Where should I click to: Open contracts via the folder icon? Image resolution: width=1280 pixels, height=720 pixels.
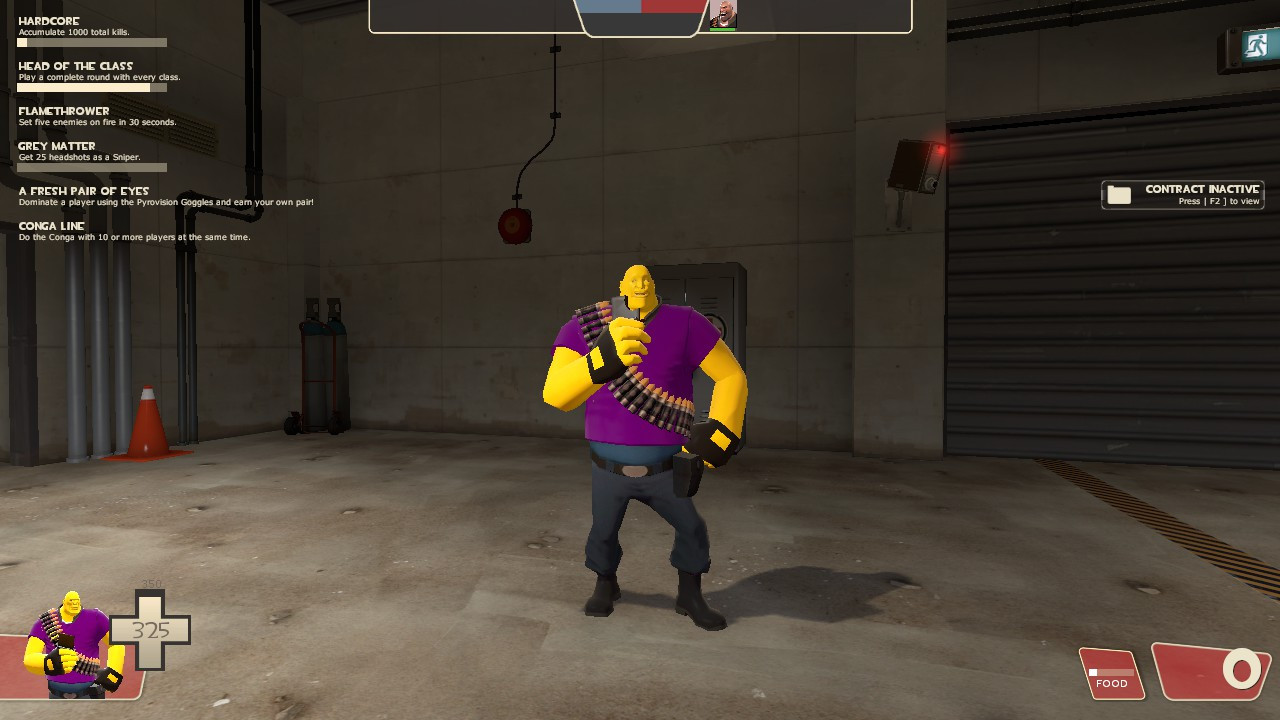coord(1118,194)
